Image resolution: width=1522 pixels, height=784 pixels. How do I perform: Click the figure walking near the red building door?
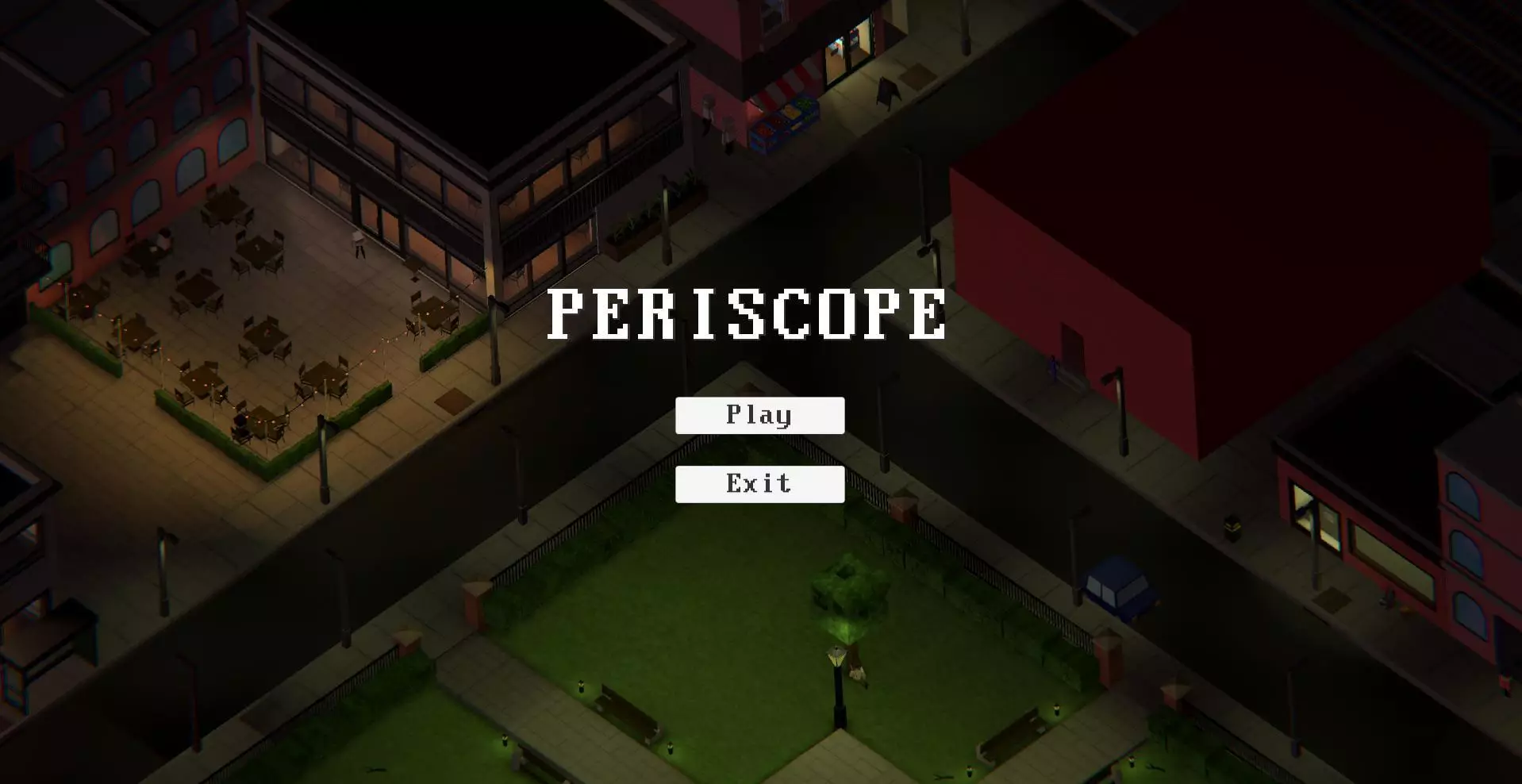coord(1053,369)
